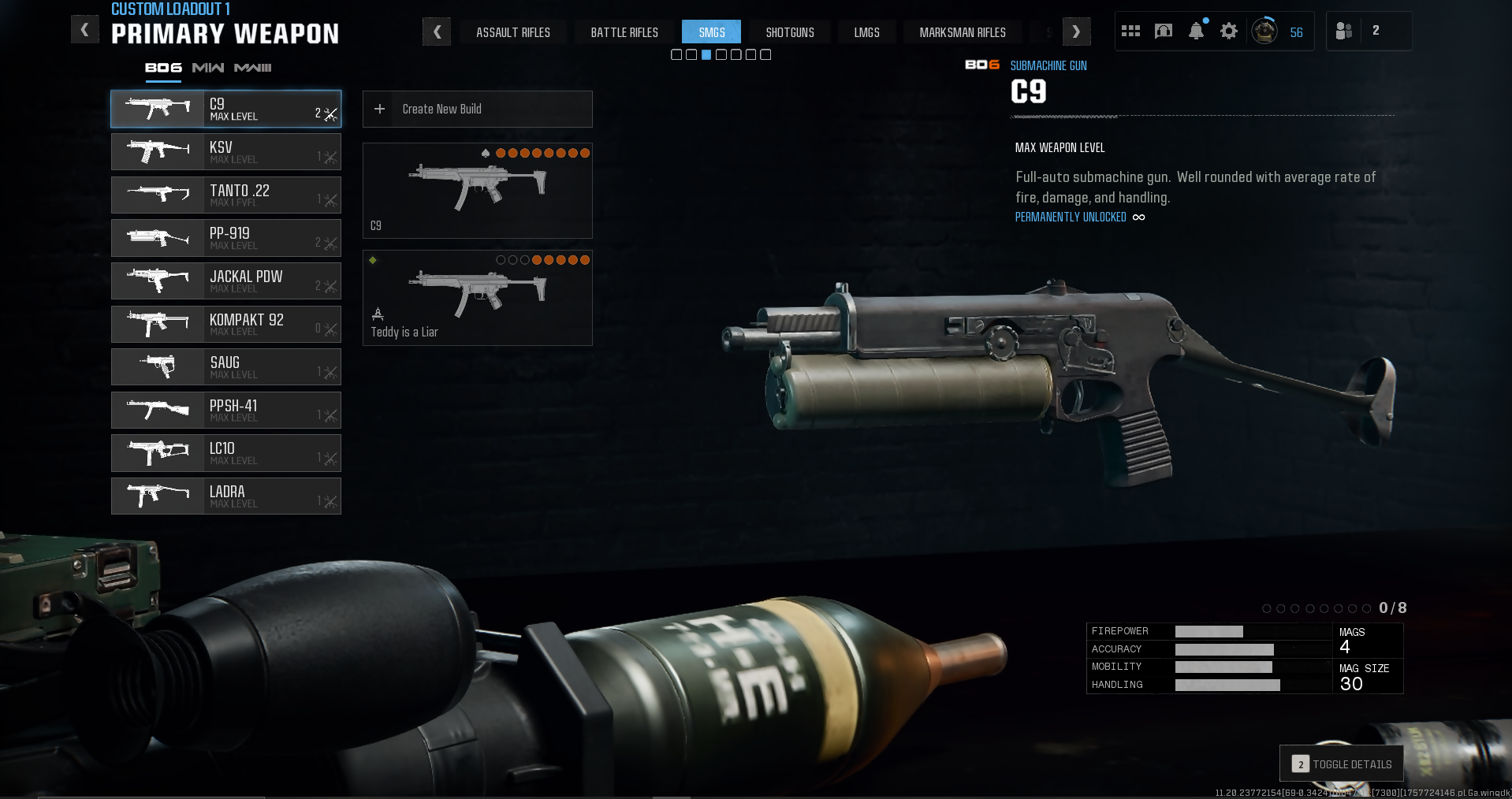Go back using the arrow beside Primary Weapon
The height and width of the screenshot is (799, 1512).
click(x=84, y=31)
